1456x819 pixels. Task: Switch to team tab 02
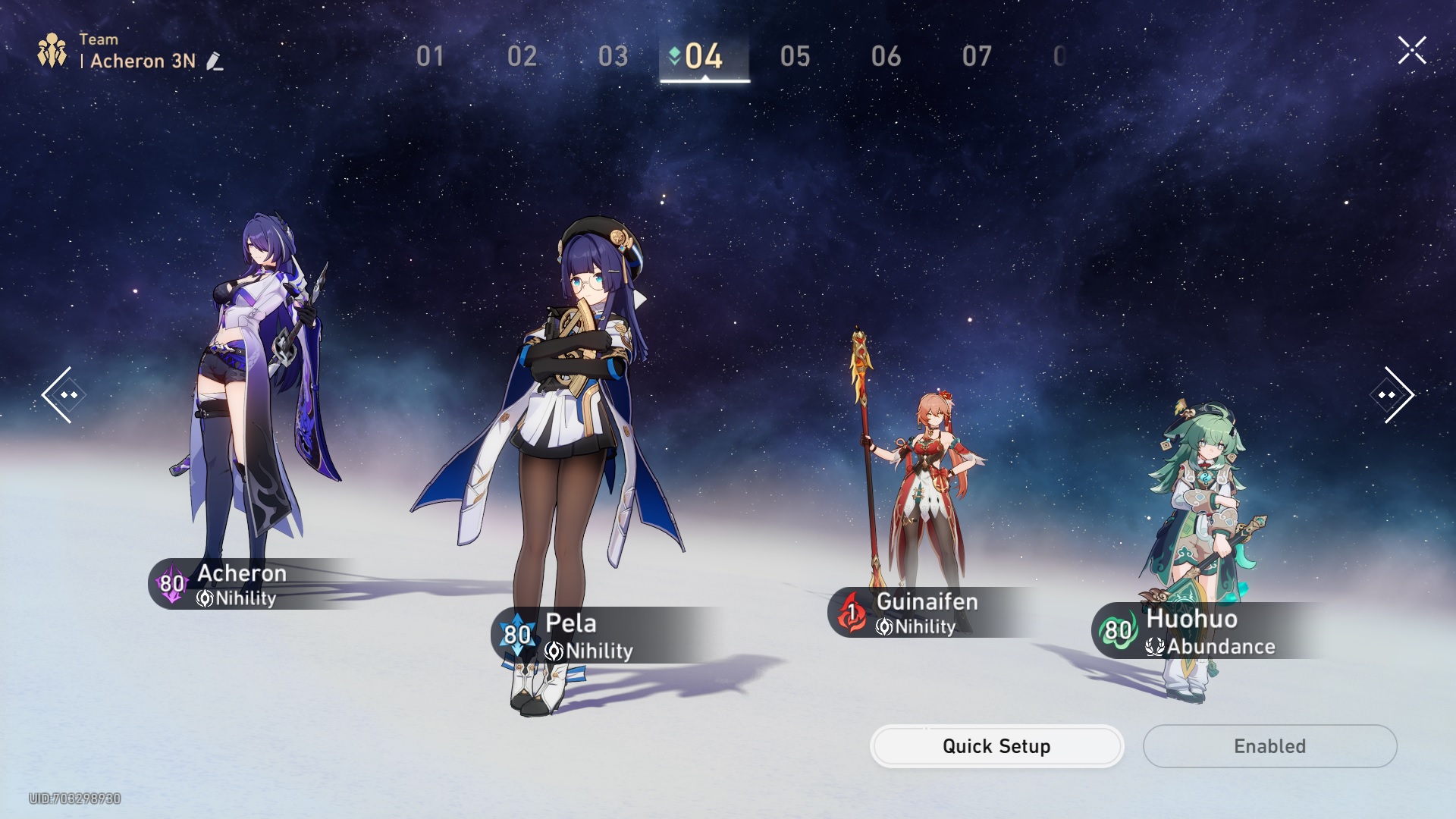(522, 56)
